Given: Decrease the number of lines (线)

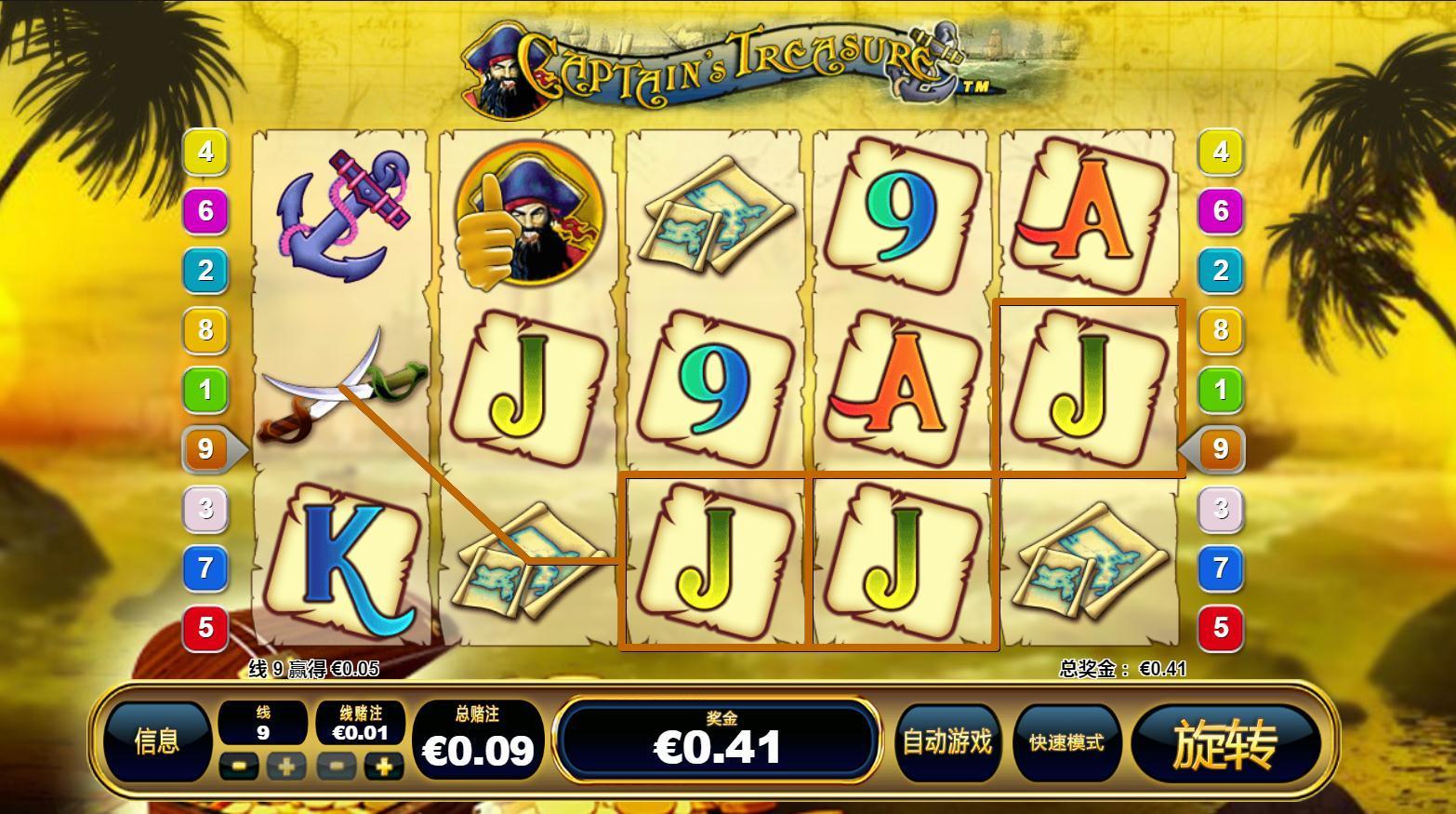Looking at the screenshot, I should pos(240,767).
